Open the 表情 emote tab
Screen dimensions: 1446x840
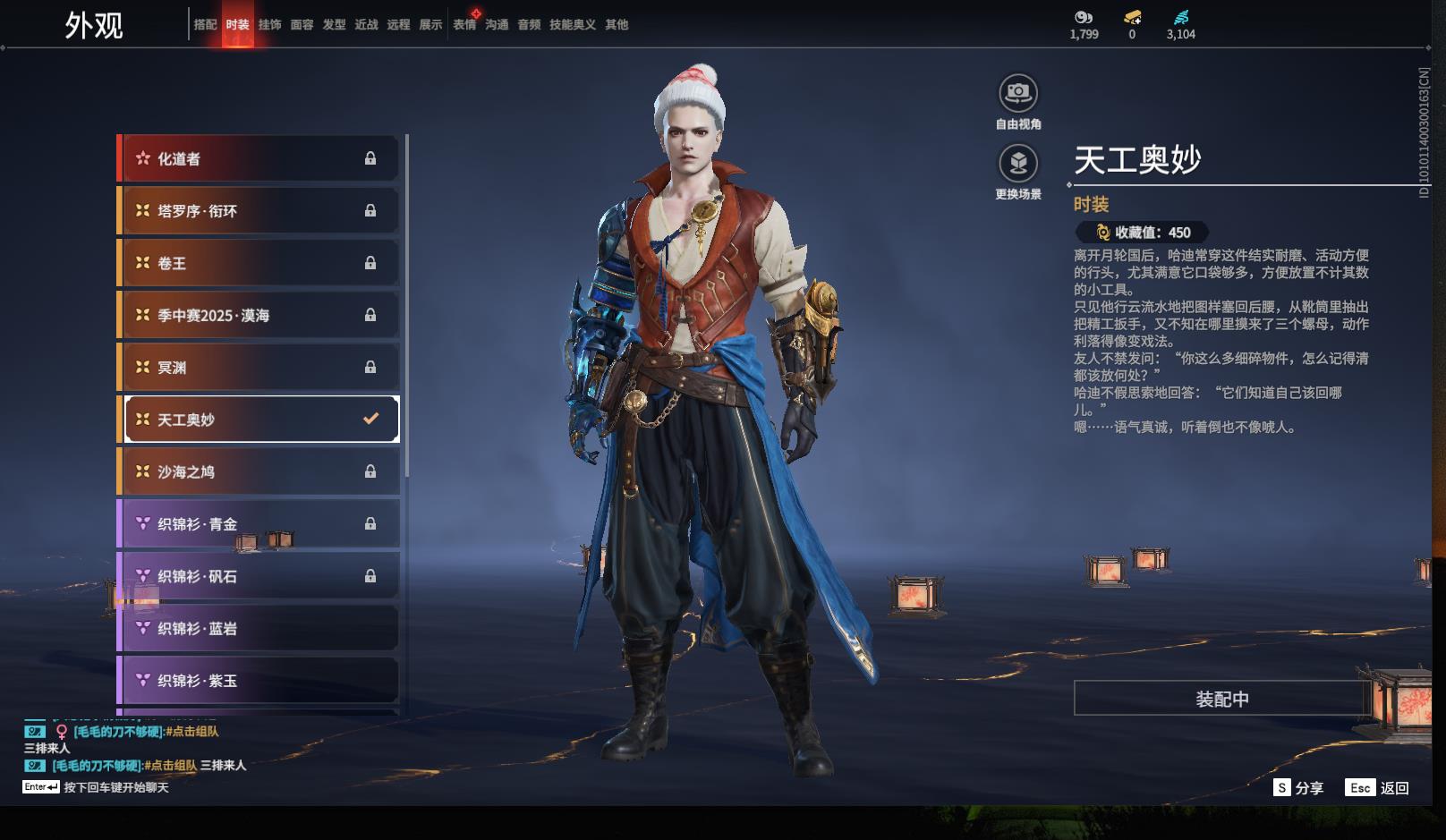pos(464,25)
